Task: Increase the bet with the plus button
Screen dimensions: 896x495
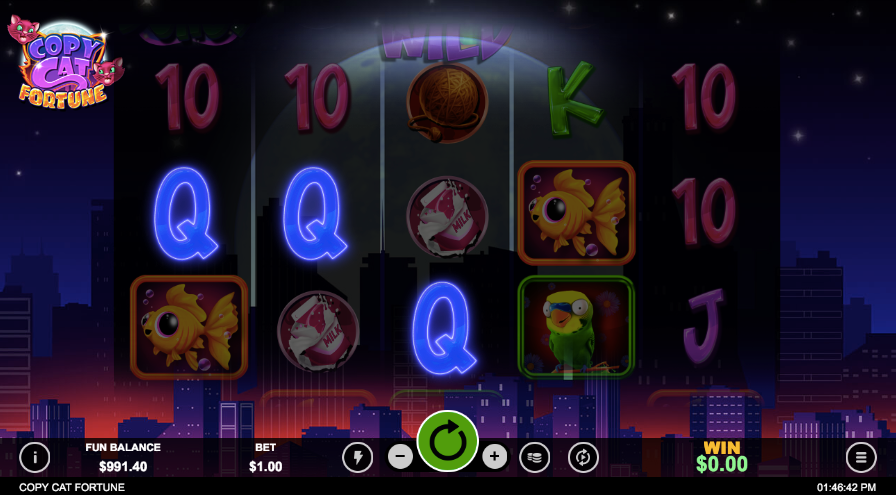Action: [494, 457]
